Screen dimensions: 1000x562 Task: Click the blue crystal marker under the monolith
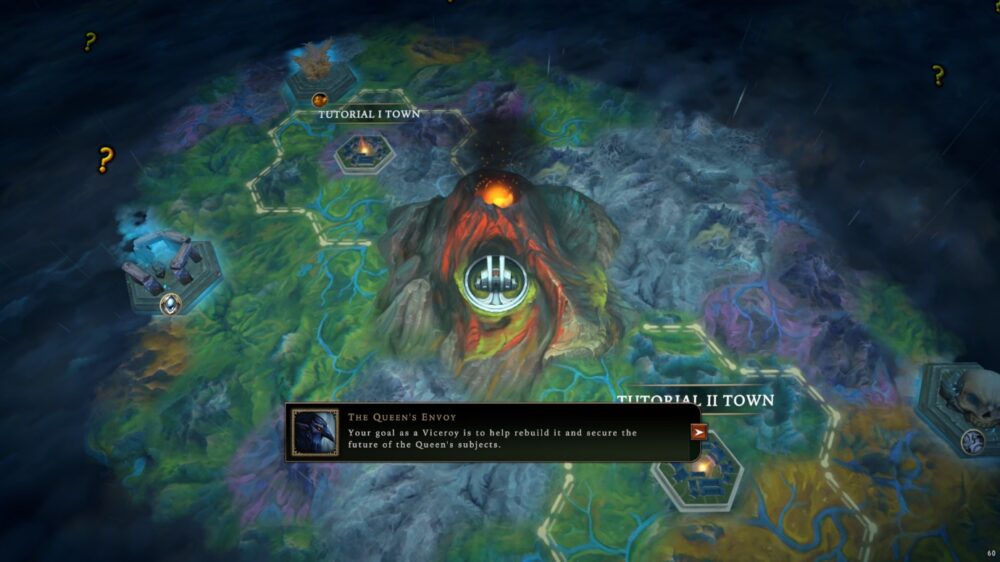(x=172, y=302)
